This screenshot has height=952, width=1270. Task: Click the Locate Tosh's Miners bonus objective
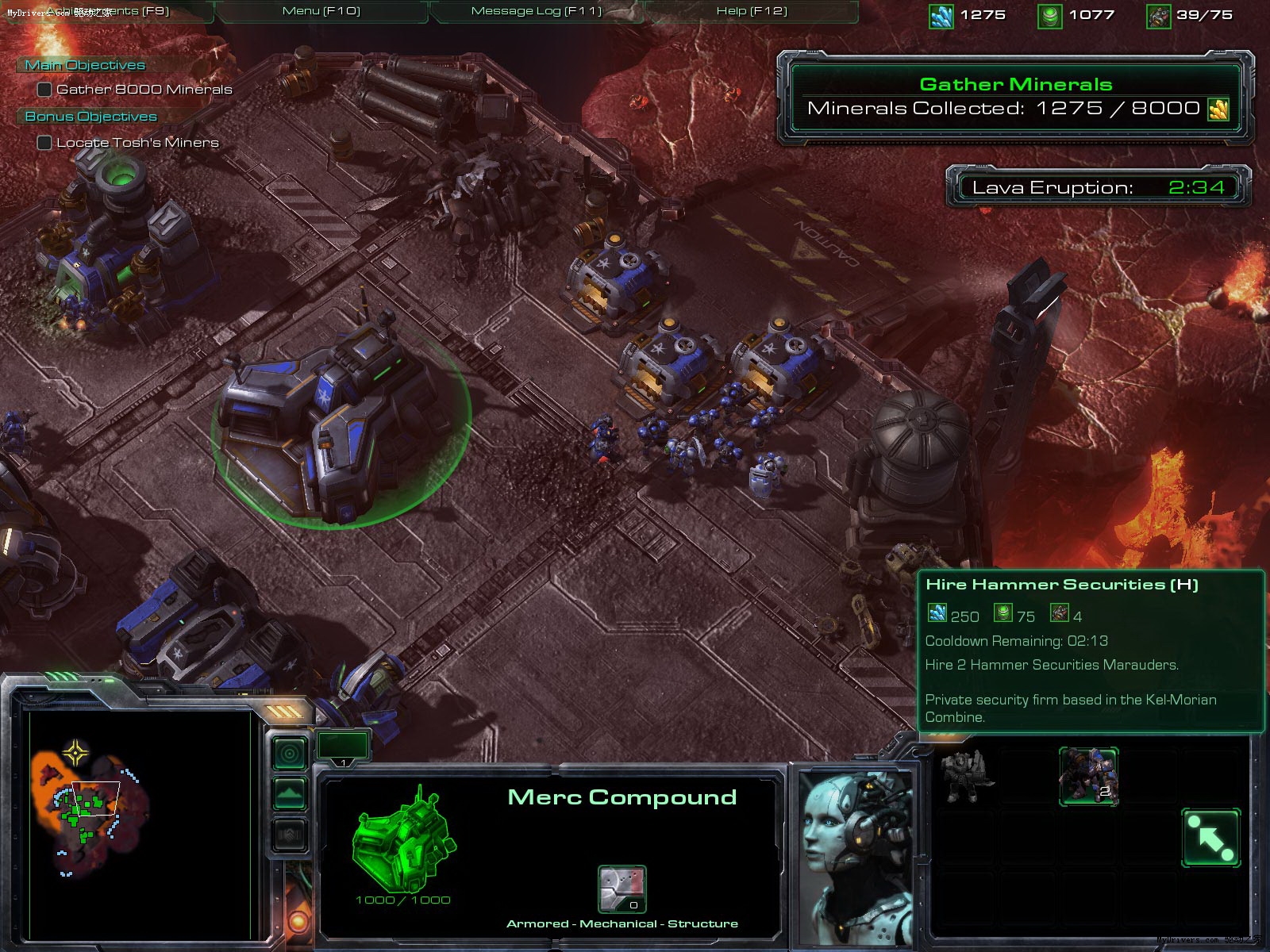point(137,143)
